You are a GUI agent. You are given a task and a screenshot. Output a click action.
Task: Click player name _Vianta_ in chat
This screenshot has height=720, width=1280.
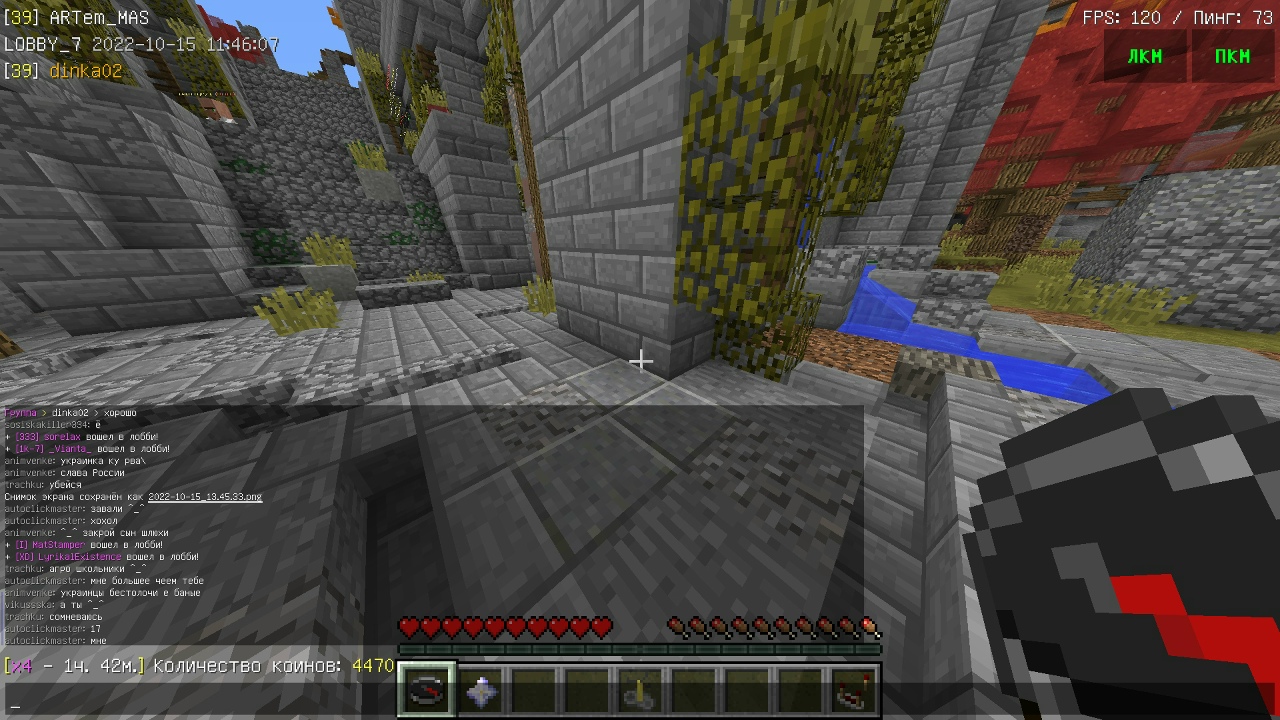coord(70,449)
